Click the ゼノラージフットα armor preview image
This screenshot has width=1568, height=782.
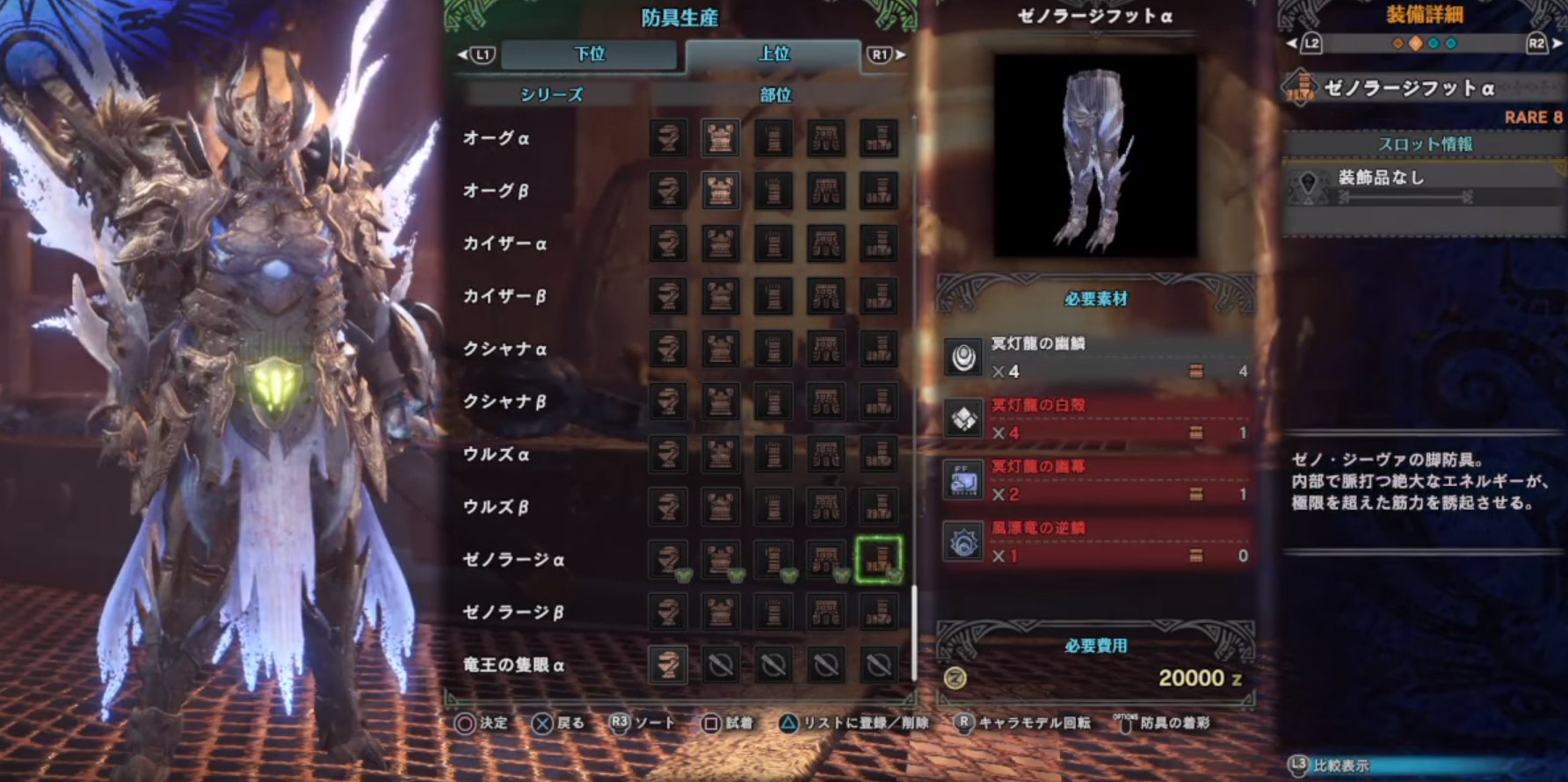(x=1095, y=156)
